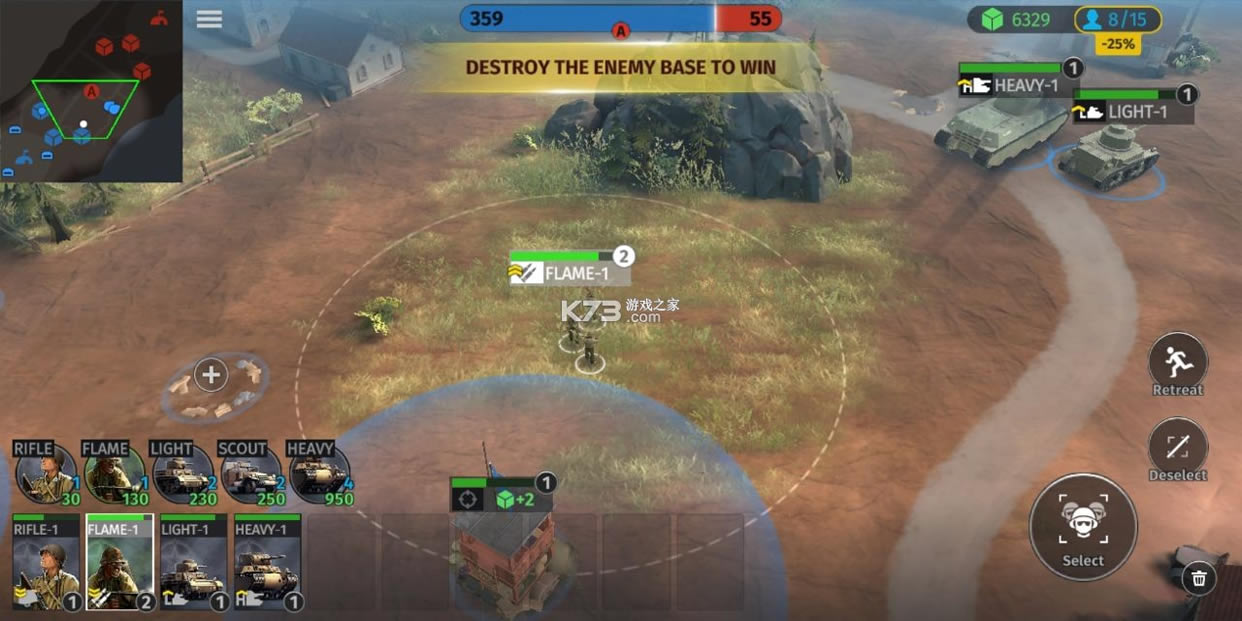Build a LIGHT tank for 230

(183, 474)
